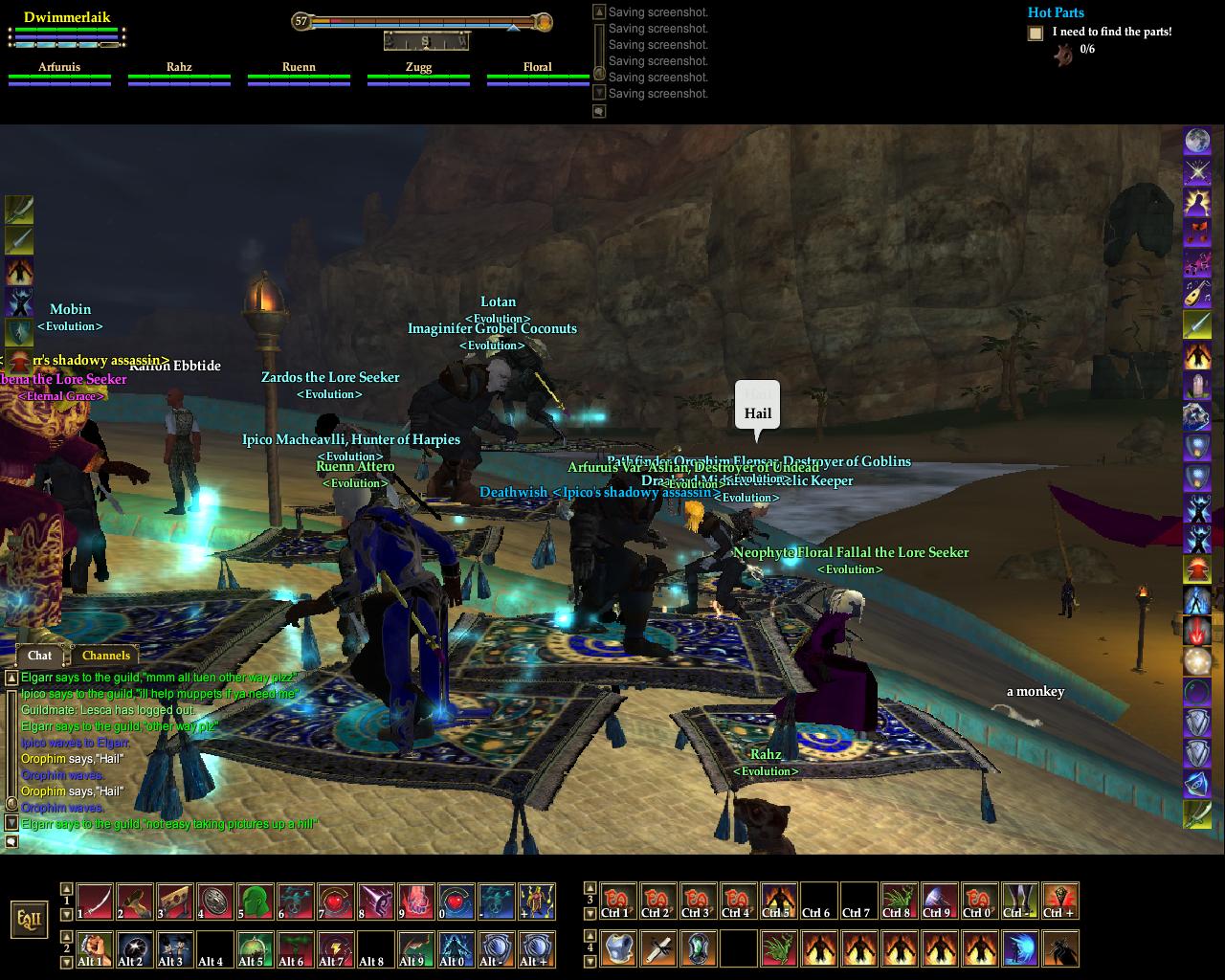Image resolution: width=1225 pixels, height=980 pixels.
Task: Use the red clenched fist ability in slot 9
Action: pyautogui.click(x=416, y=902)
